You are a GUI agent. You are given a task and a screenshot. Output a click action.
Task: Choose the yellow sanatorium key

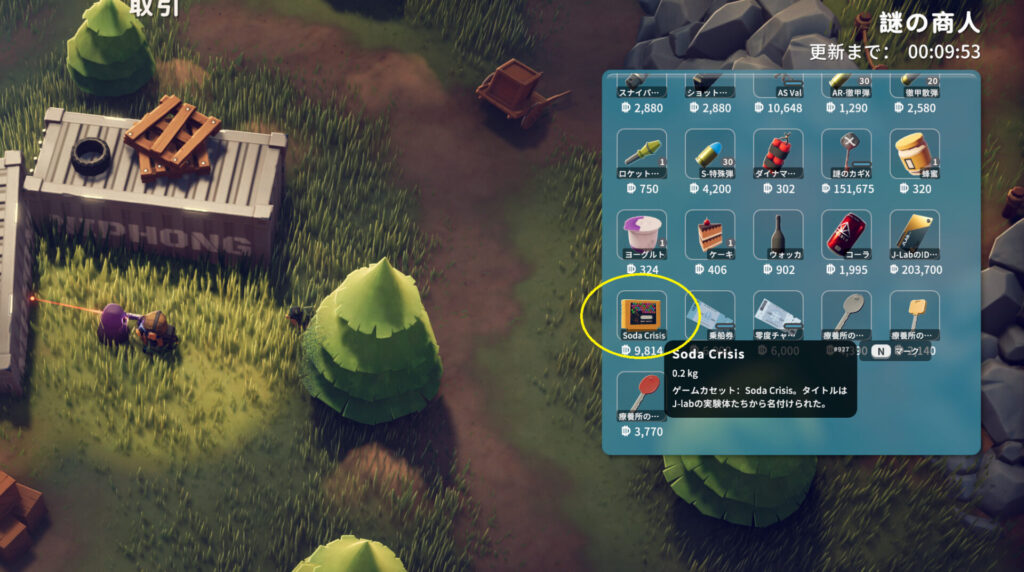(914, 315)
